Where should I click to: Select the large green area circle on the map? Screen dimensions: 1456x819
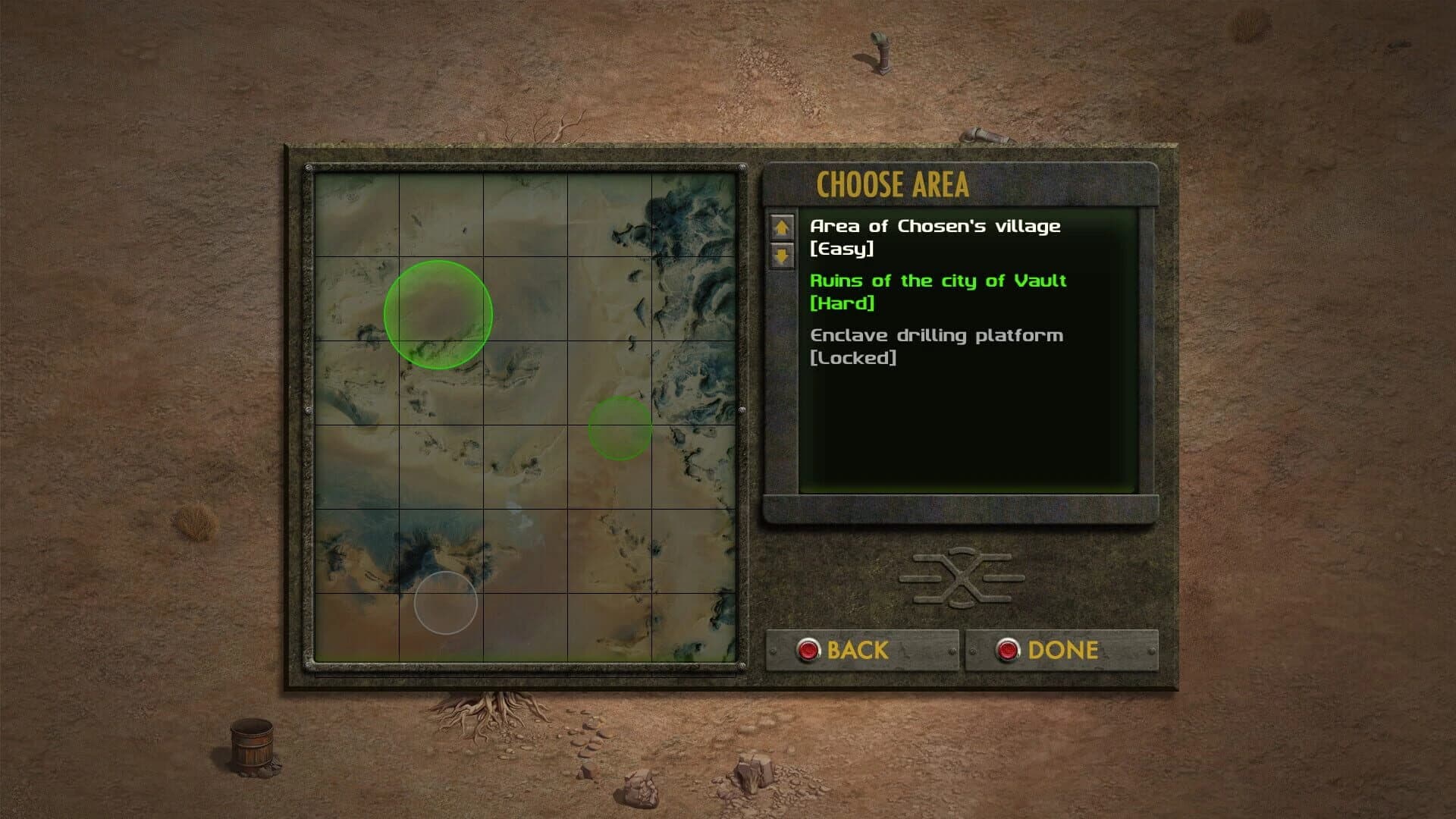[x=440, y=315]
